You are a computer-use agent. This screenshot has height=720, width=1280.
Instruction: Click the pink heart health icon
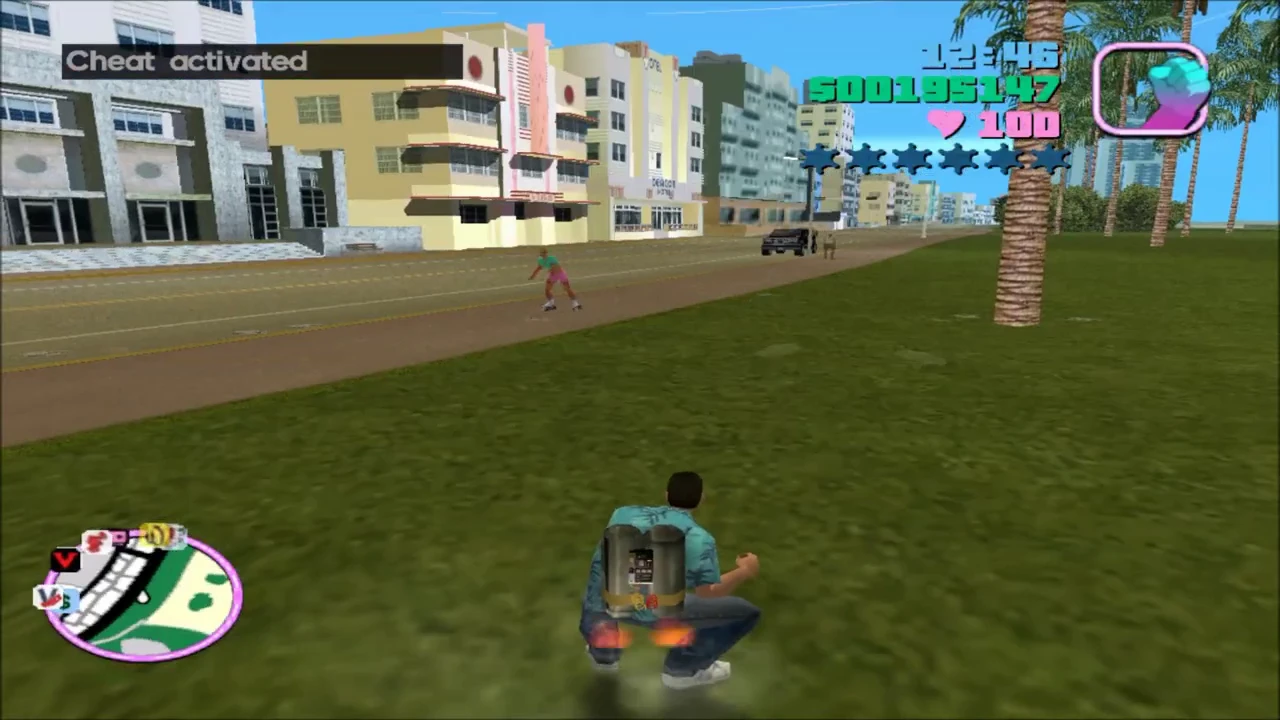[943, 123]
